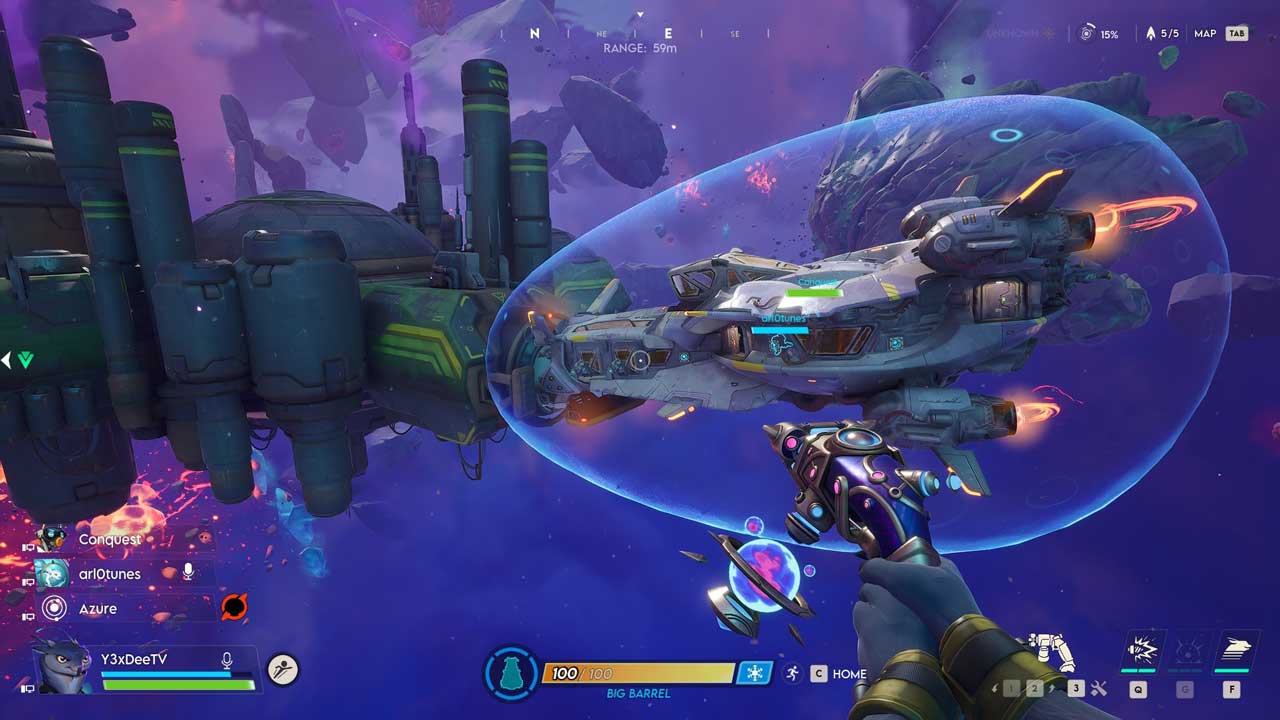This screenshot has height=720, width=1280.
Task: Select teammate Conquest in the squad list
Action: (110, 539)
